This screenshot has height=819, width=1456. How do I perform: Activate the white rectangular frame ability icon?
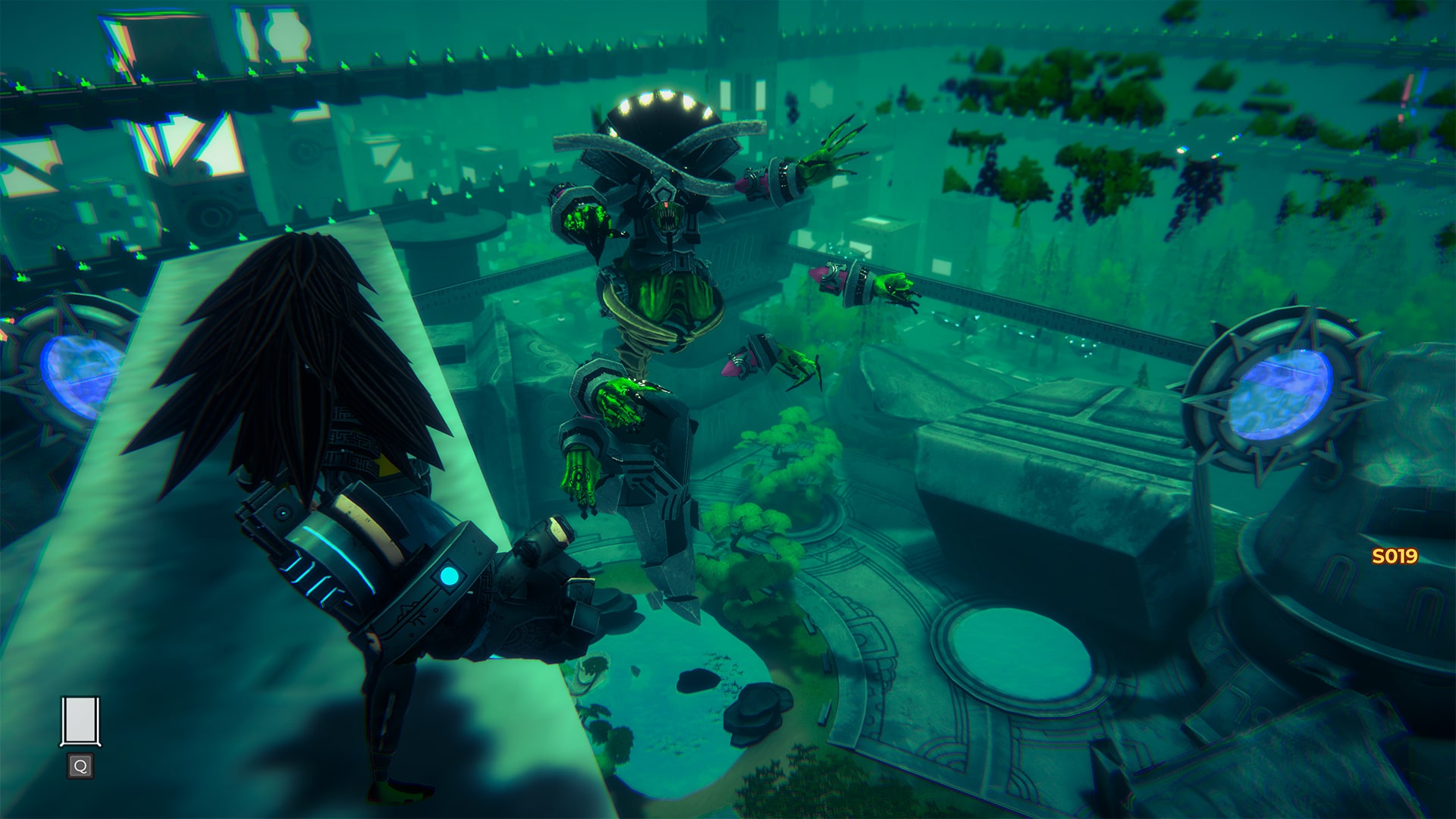click(x=80, y=721)
